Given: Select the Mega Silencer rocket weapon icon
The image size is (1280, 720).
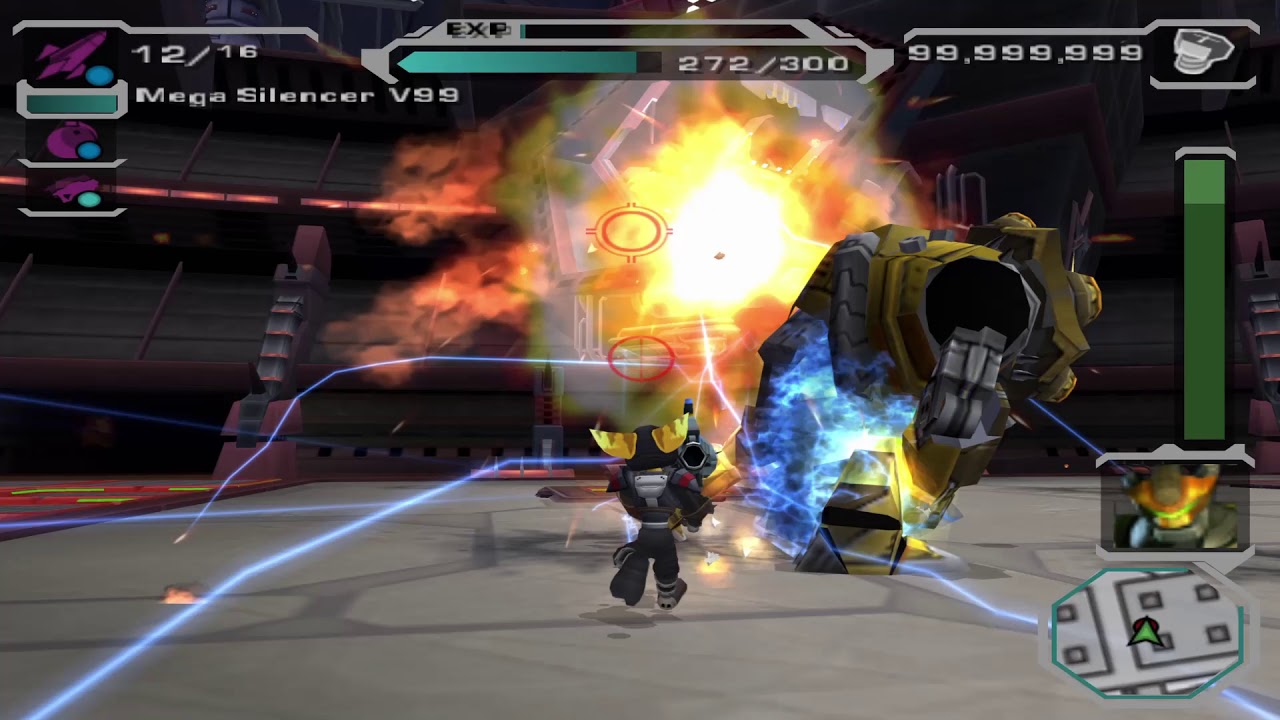Looking at the screenshot, I should pos(71,58).
